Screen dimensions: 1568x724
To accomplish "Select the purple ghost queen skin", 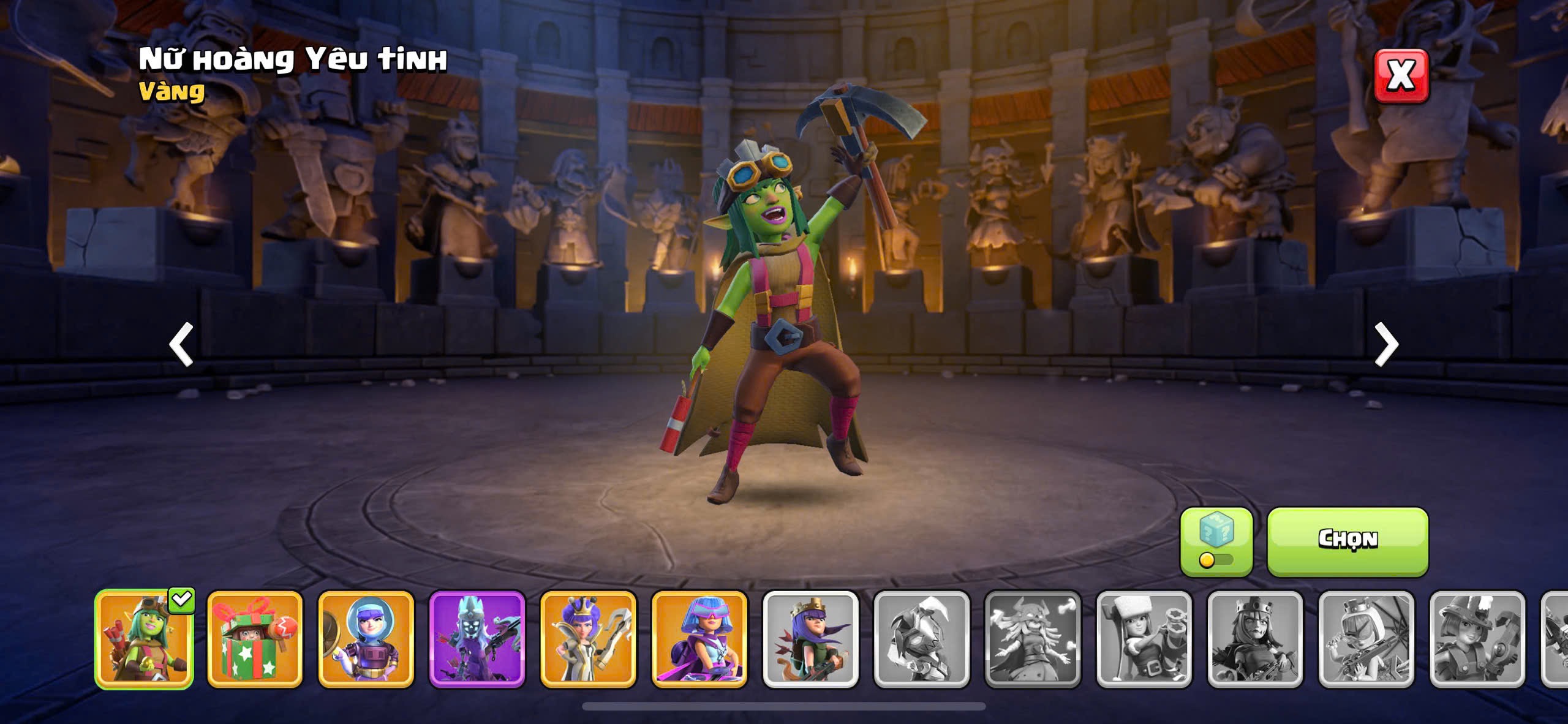I will pos(477,639).
